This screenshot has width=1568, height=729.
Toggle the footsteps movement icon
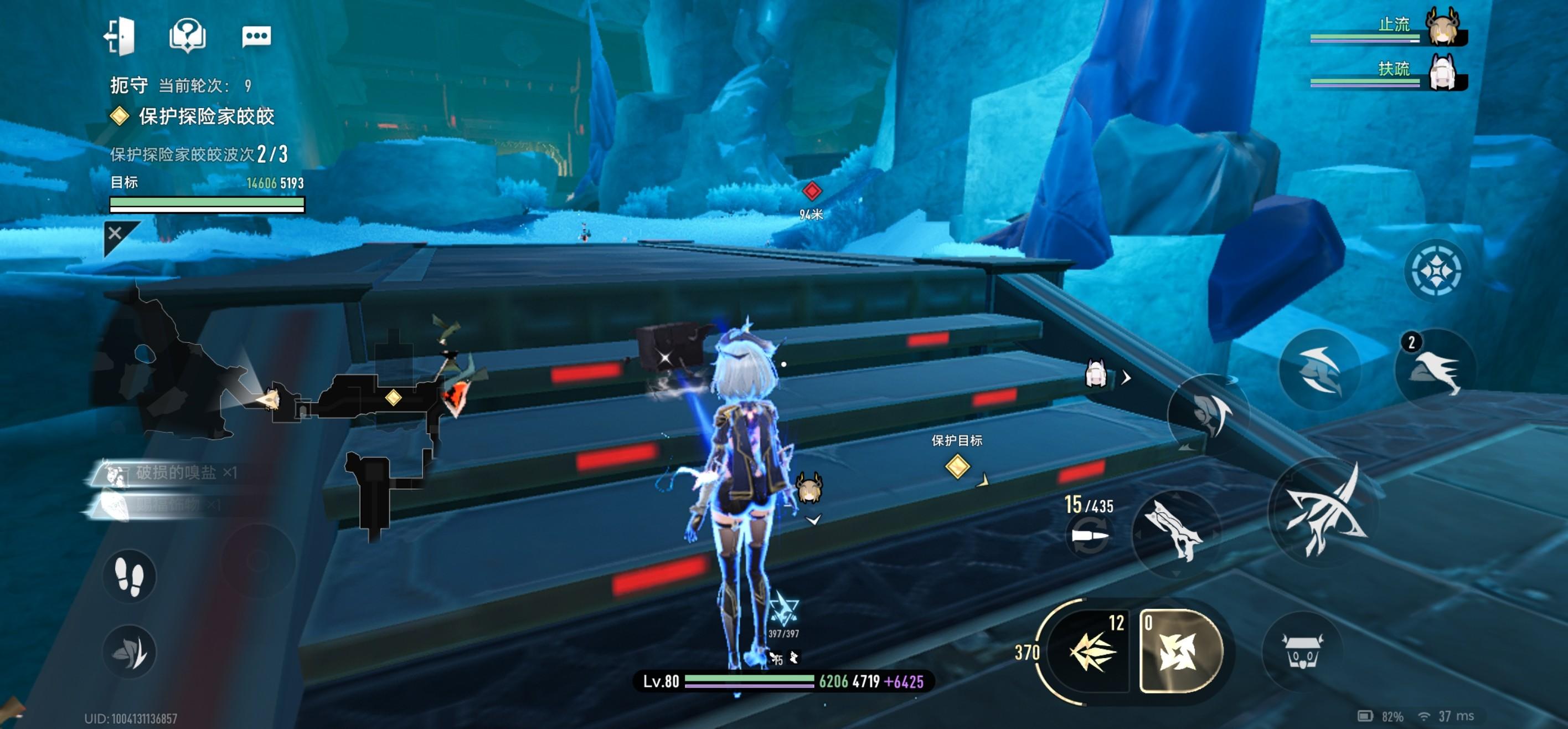pyautogui.click(x=129, y=576)
